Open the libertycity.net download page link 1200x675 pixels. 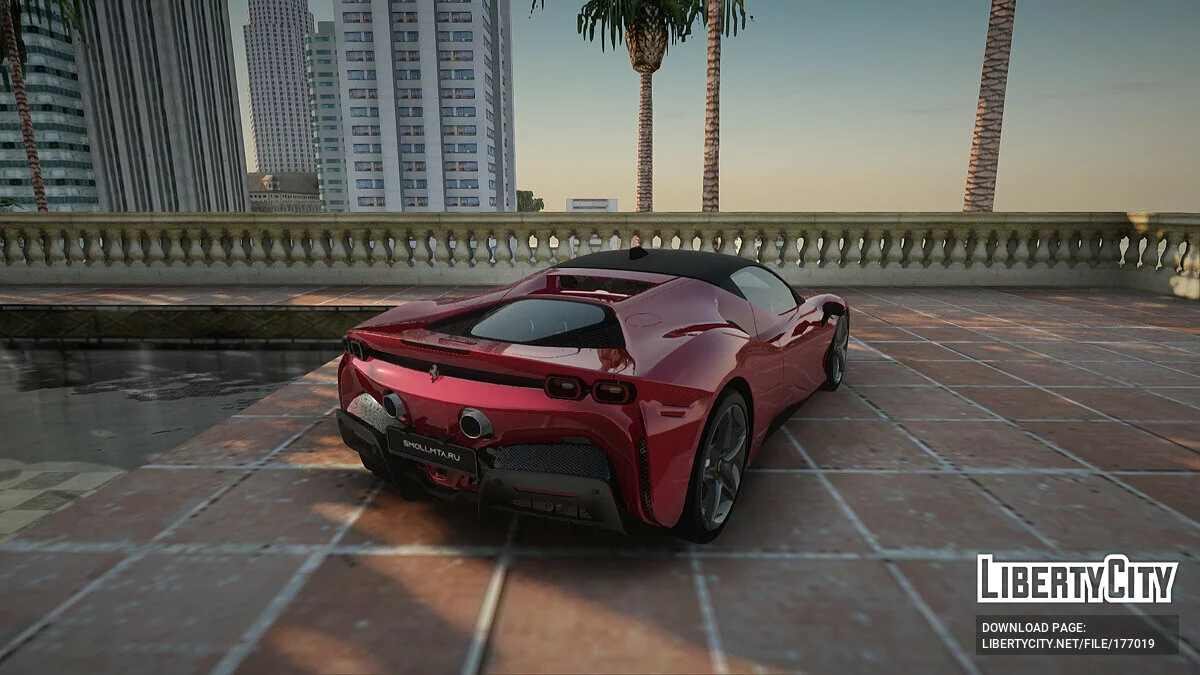coord(1068,644)
